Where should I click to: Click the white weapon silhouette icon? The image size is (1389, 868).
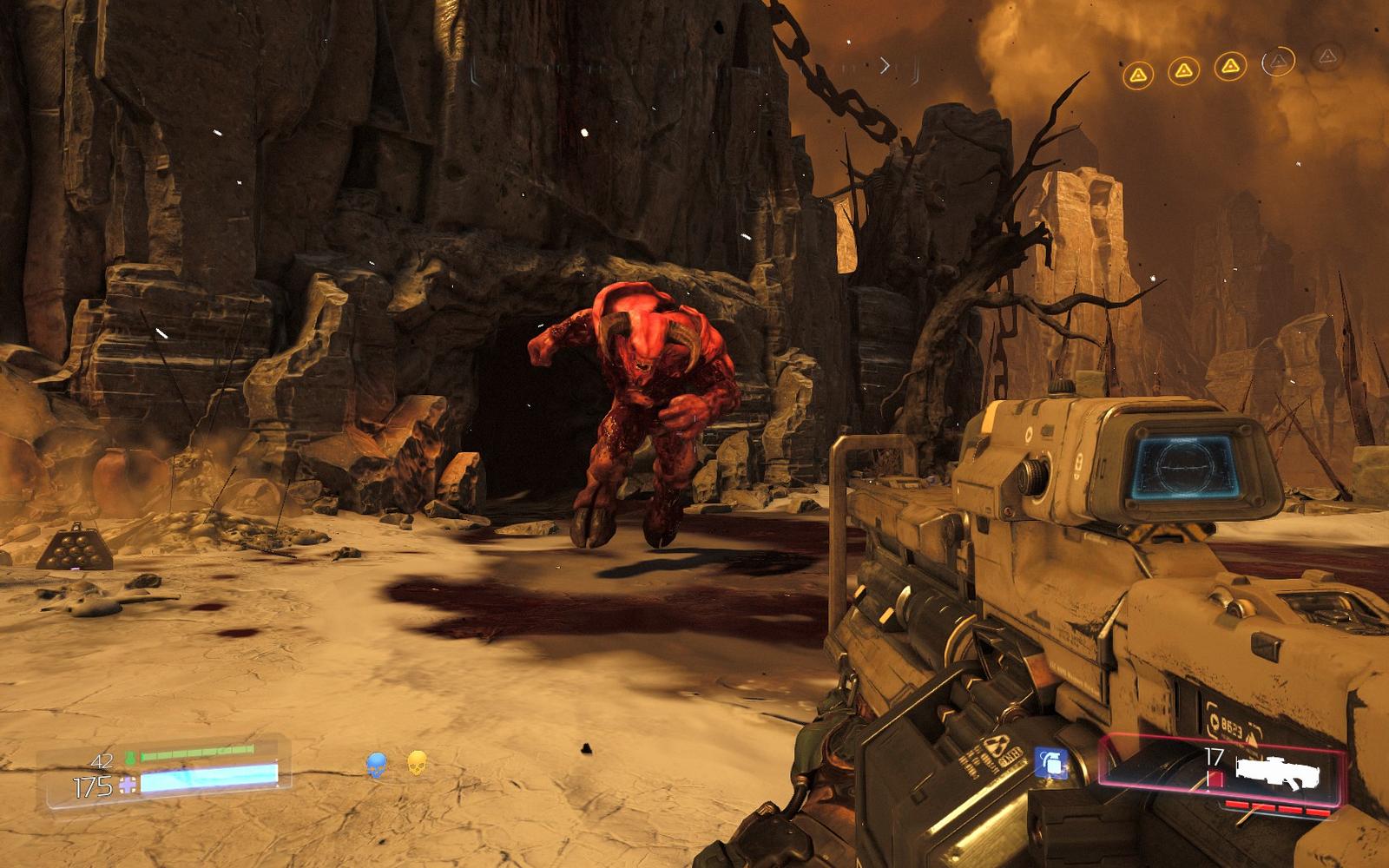1277,772
